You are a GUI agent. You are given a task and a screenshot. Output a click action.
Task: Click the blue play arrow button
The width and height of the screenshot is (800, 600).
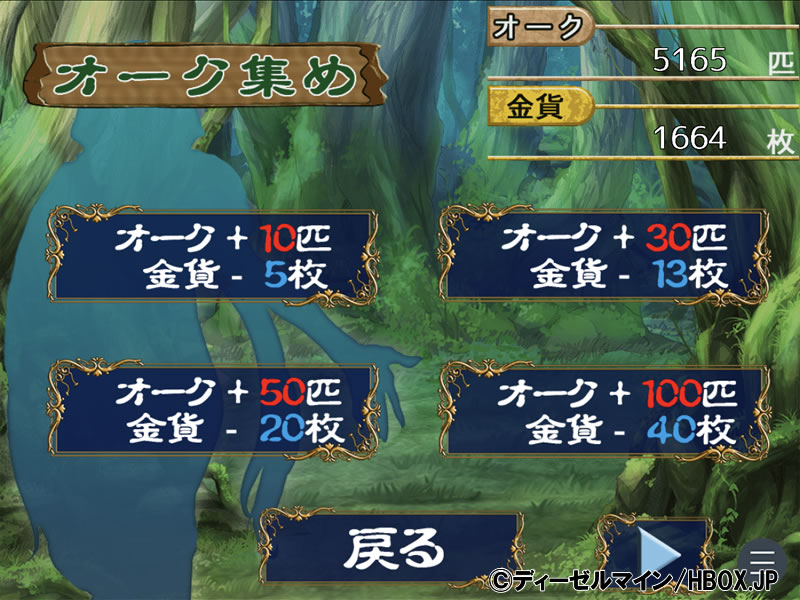[659, 548]
